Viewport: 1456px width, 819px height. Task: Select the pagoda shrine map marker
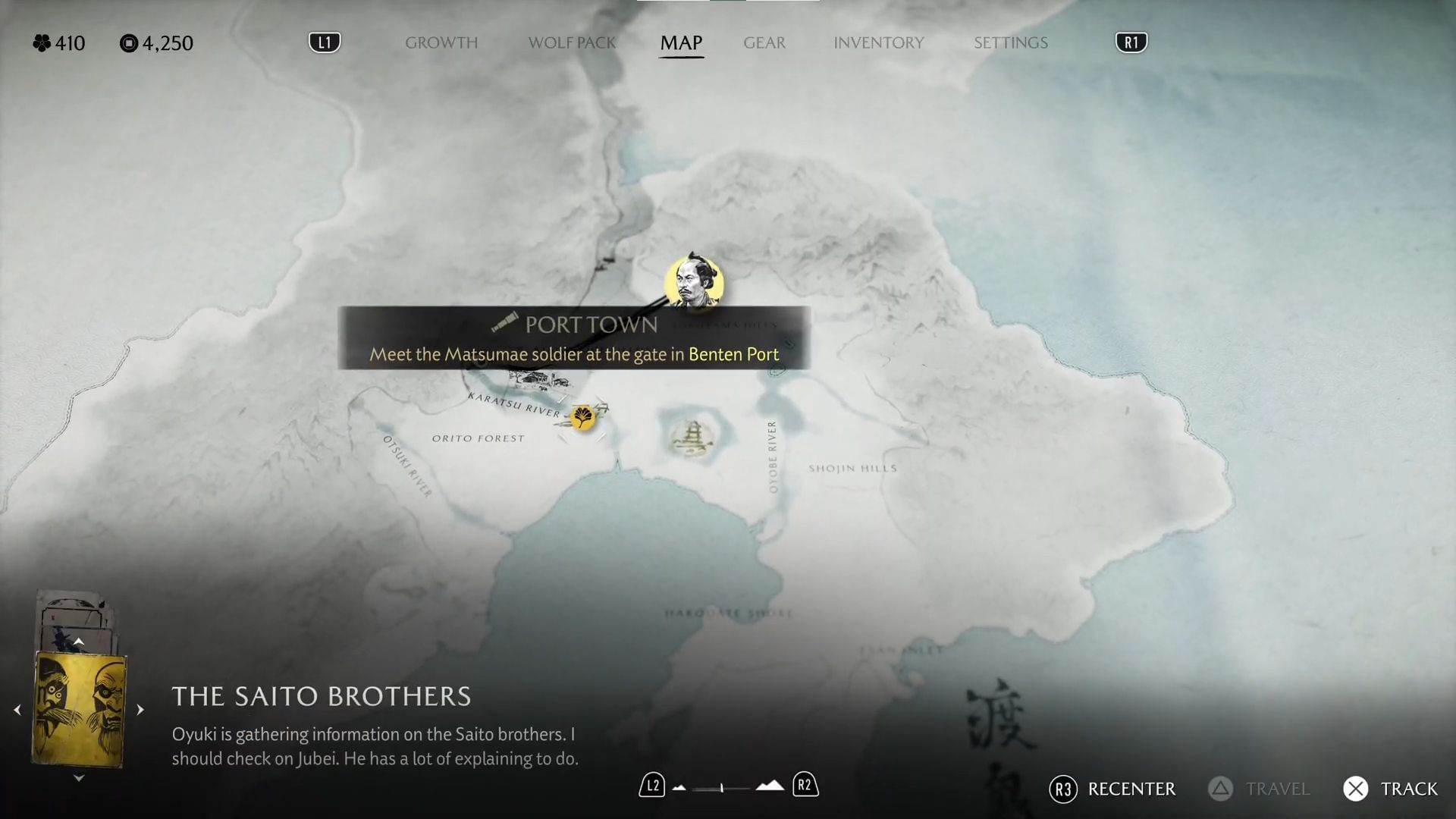(691, 438)
